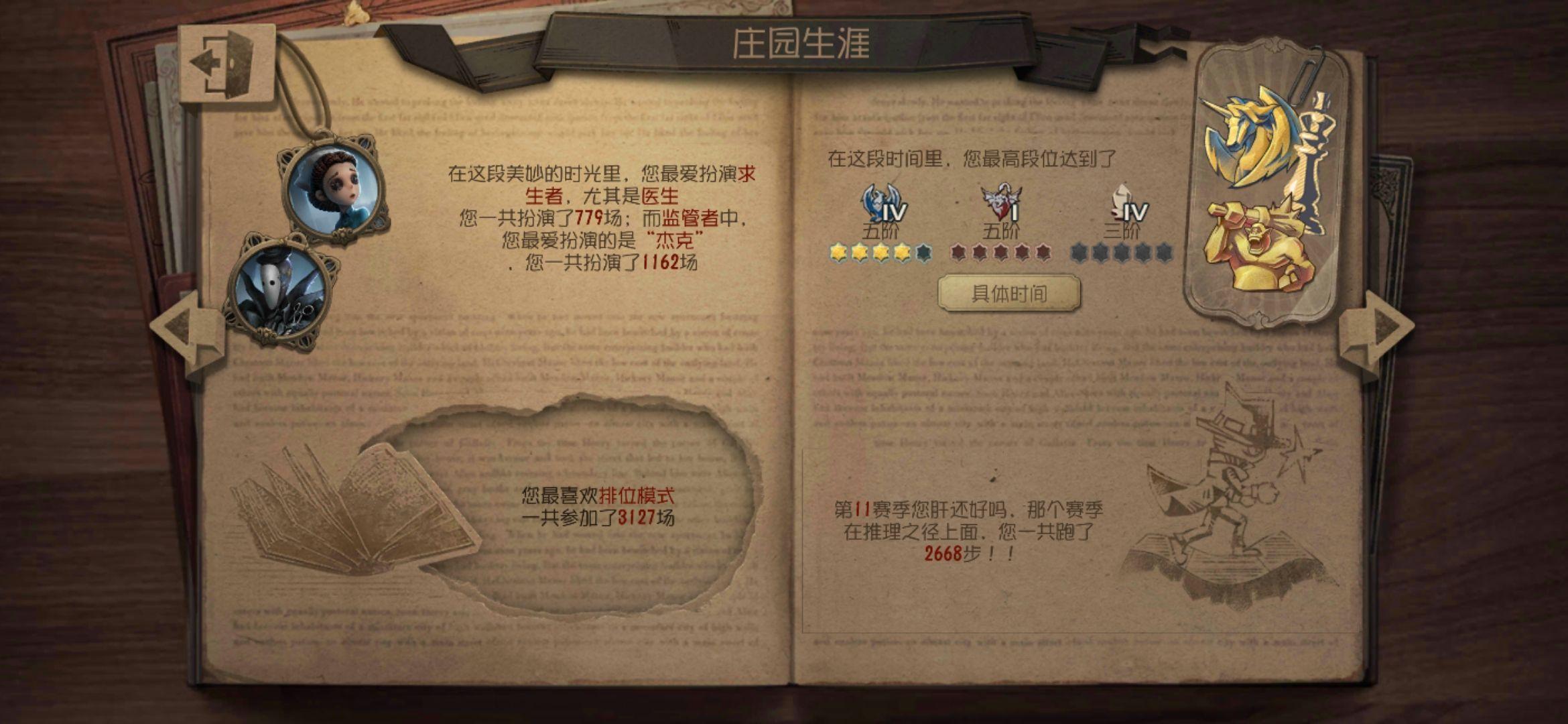This screenshot has height=724, width=1568.
Task: Exit through the door icon top left
Action: coord(228,60)
